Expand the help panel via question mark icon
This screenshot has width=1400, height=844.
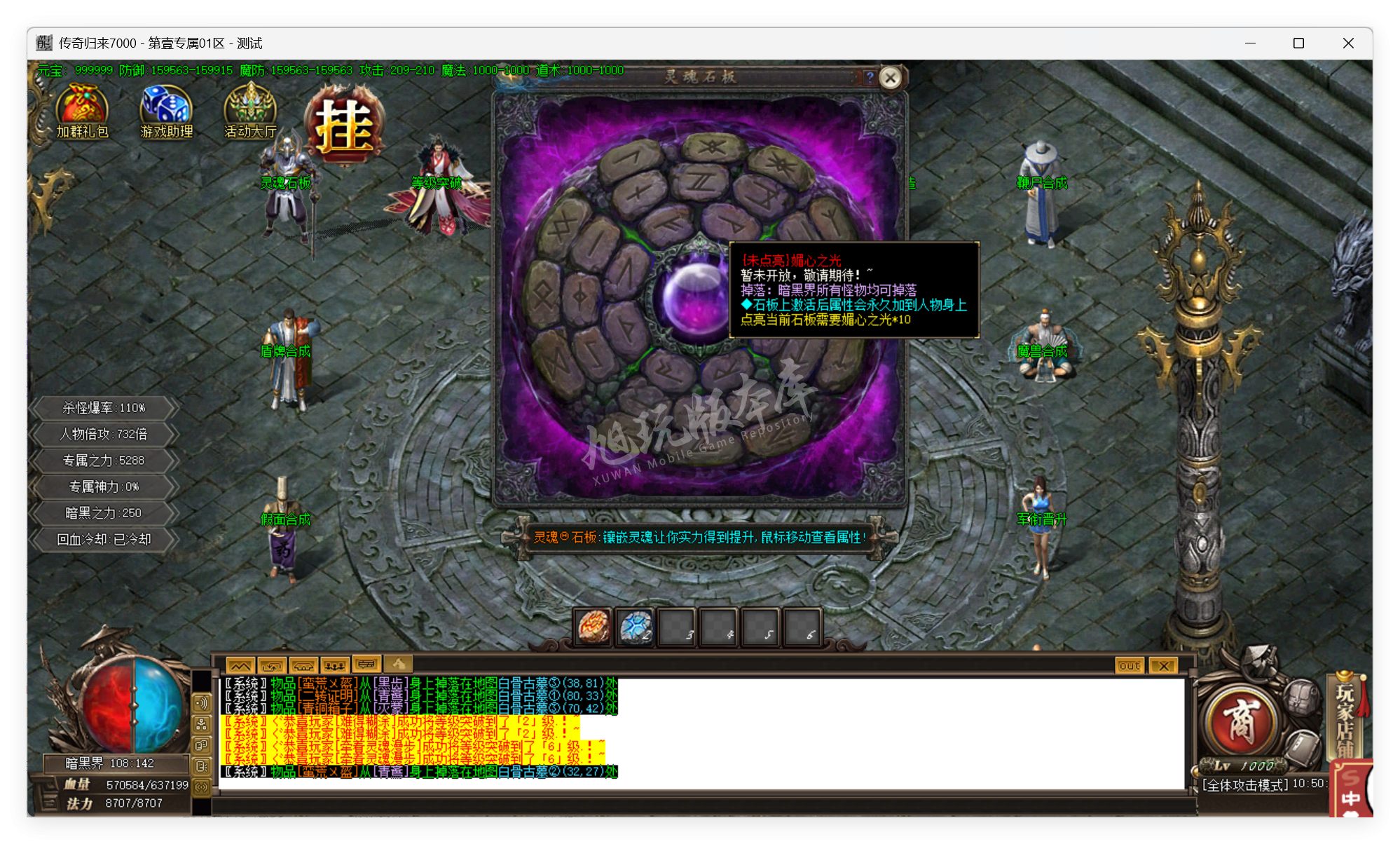[869, 77]
